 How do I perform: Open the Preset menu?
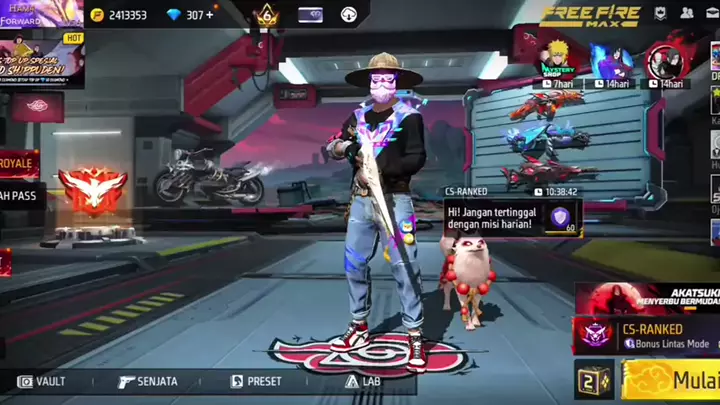coord(257,381)
